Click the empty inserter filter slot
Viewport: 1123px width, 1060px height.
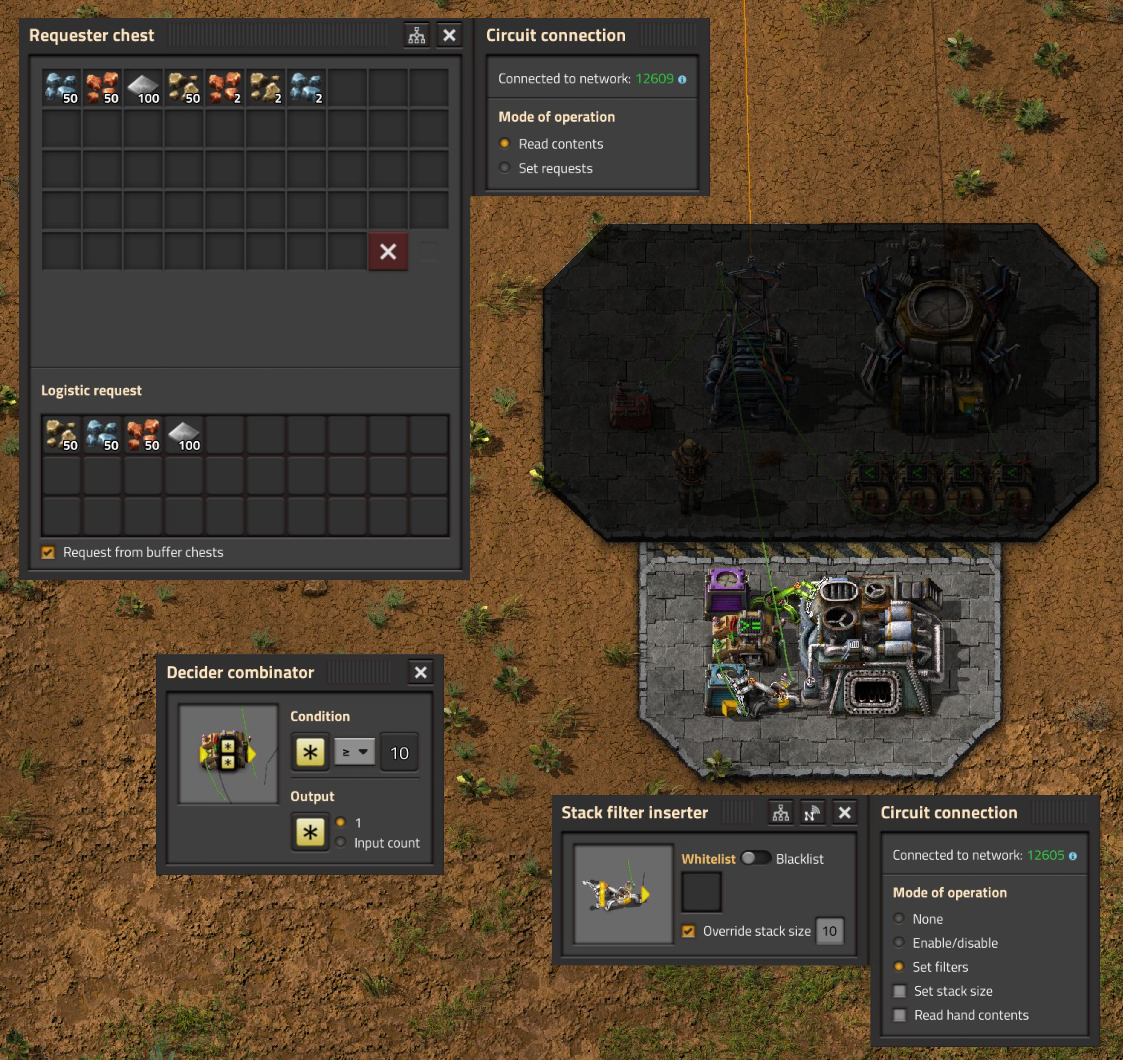click(701, 892)
